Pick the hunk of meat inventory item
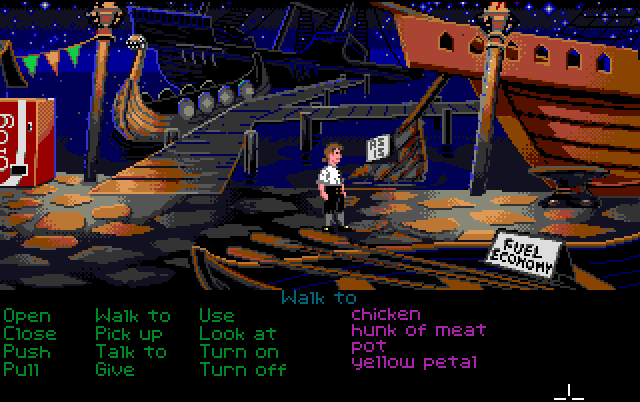The height and width of the screenshot is (402, 640). (418, 330)
